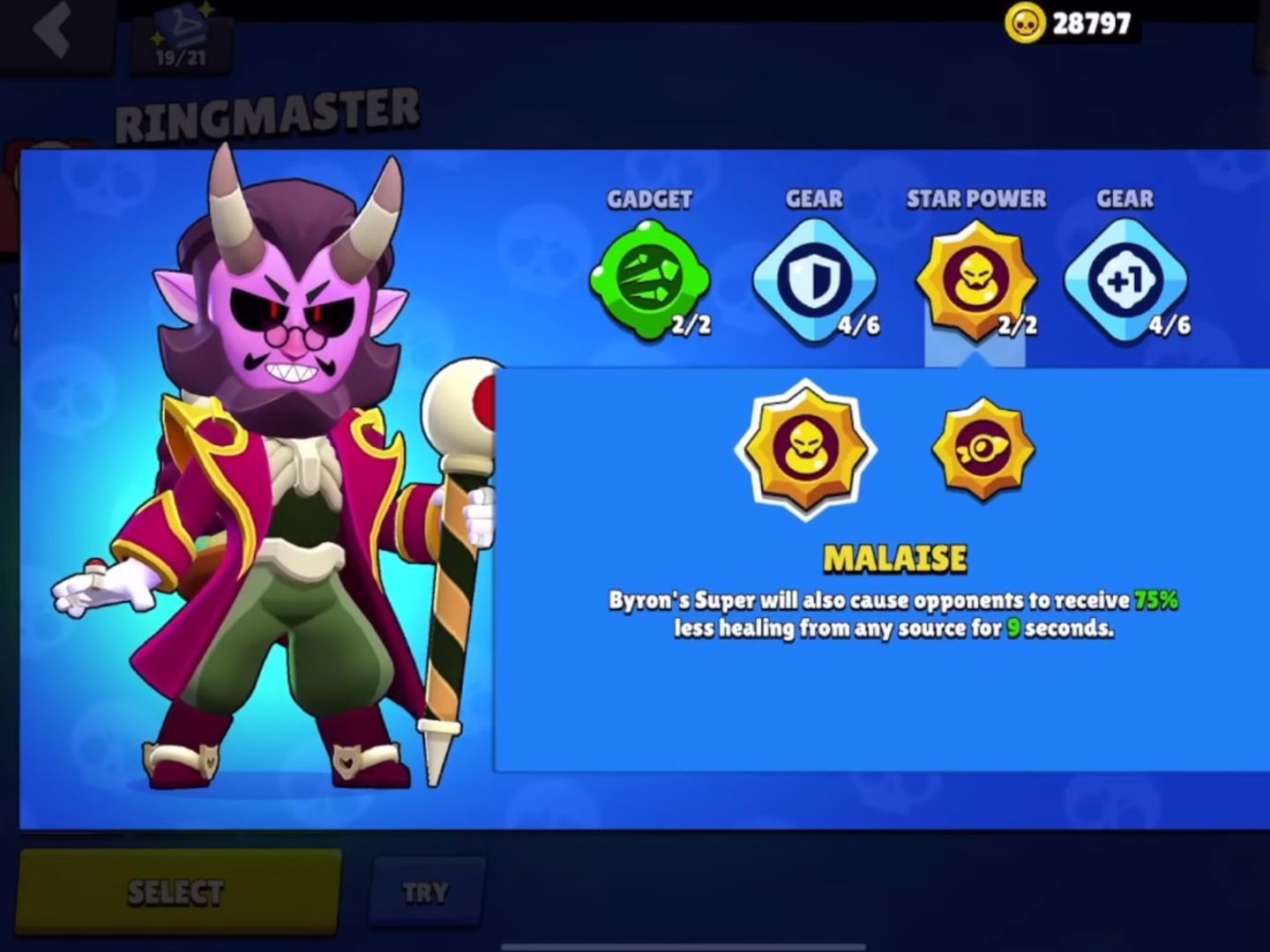Select Byron's green Gadget icon
The image size is (1270, 952).
pos(650,278)
